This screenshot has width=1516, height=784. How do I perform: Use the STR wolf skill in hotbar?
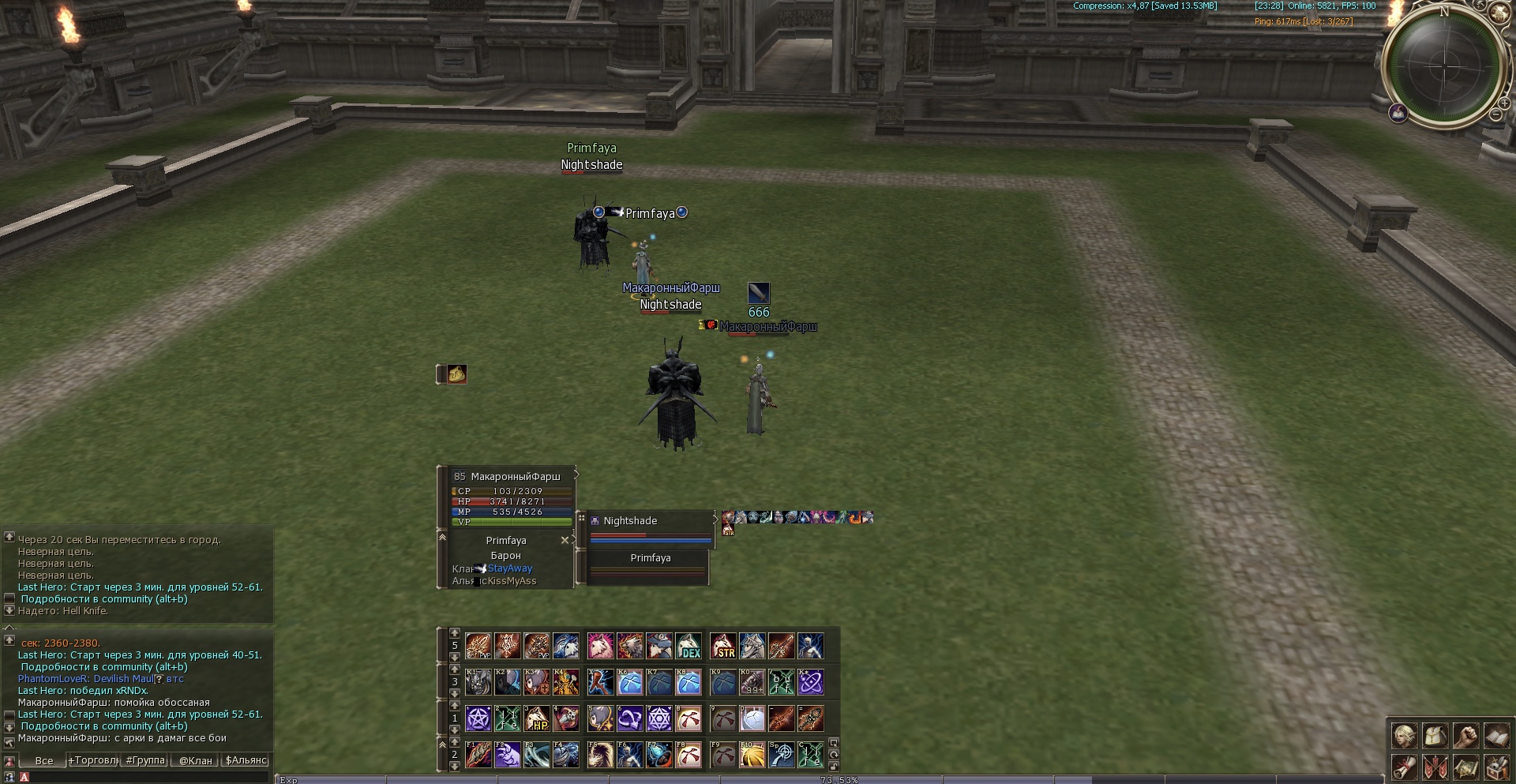tap(722, 646)
